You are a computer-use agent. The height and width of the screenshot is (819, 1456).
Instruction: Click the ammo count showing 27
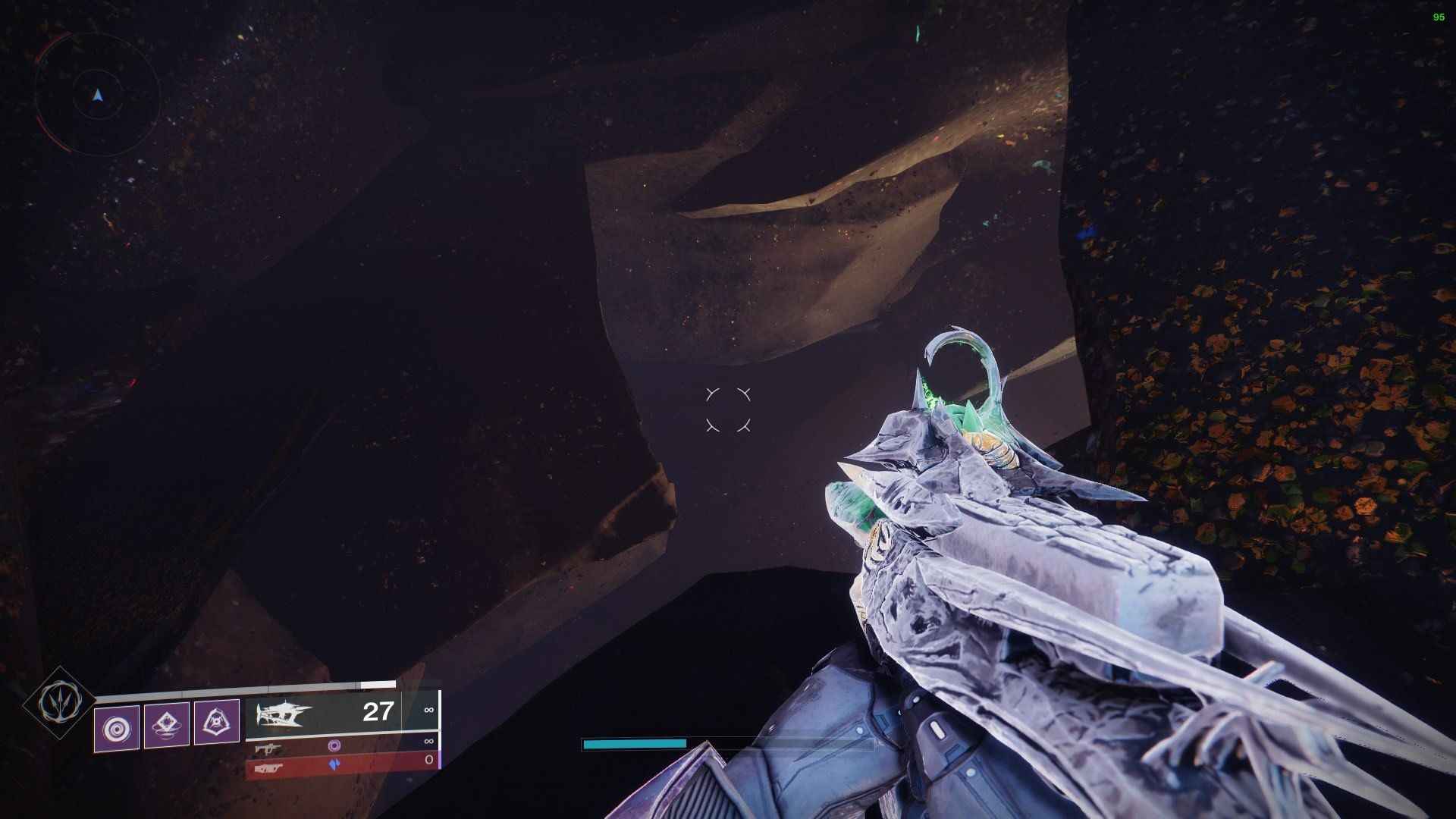tap(377, 711)
